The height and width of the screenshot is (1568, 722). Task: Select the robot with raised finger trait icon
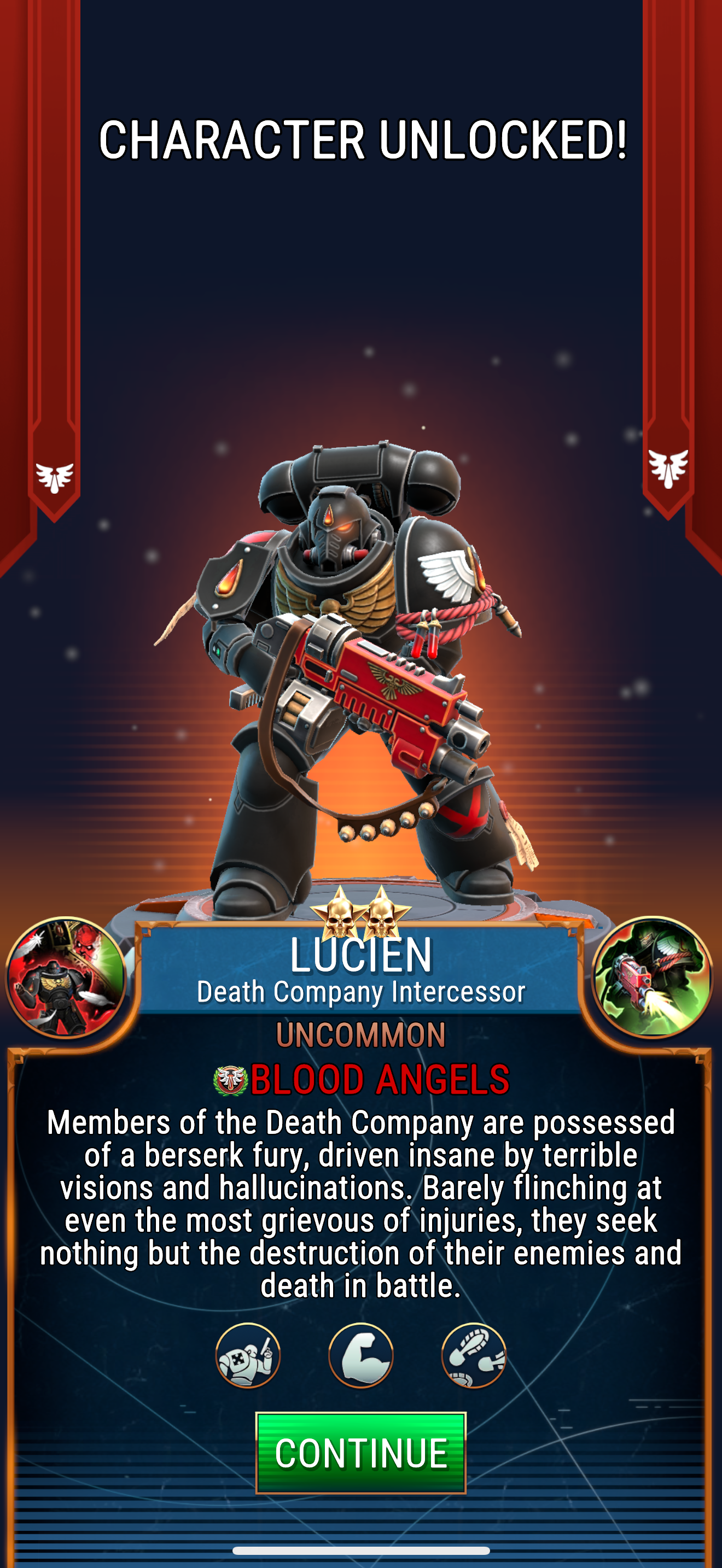coord(248,1355)
